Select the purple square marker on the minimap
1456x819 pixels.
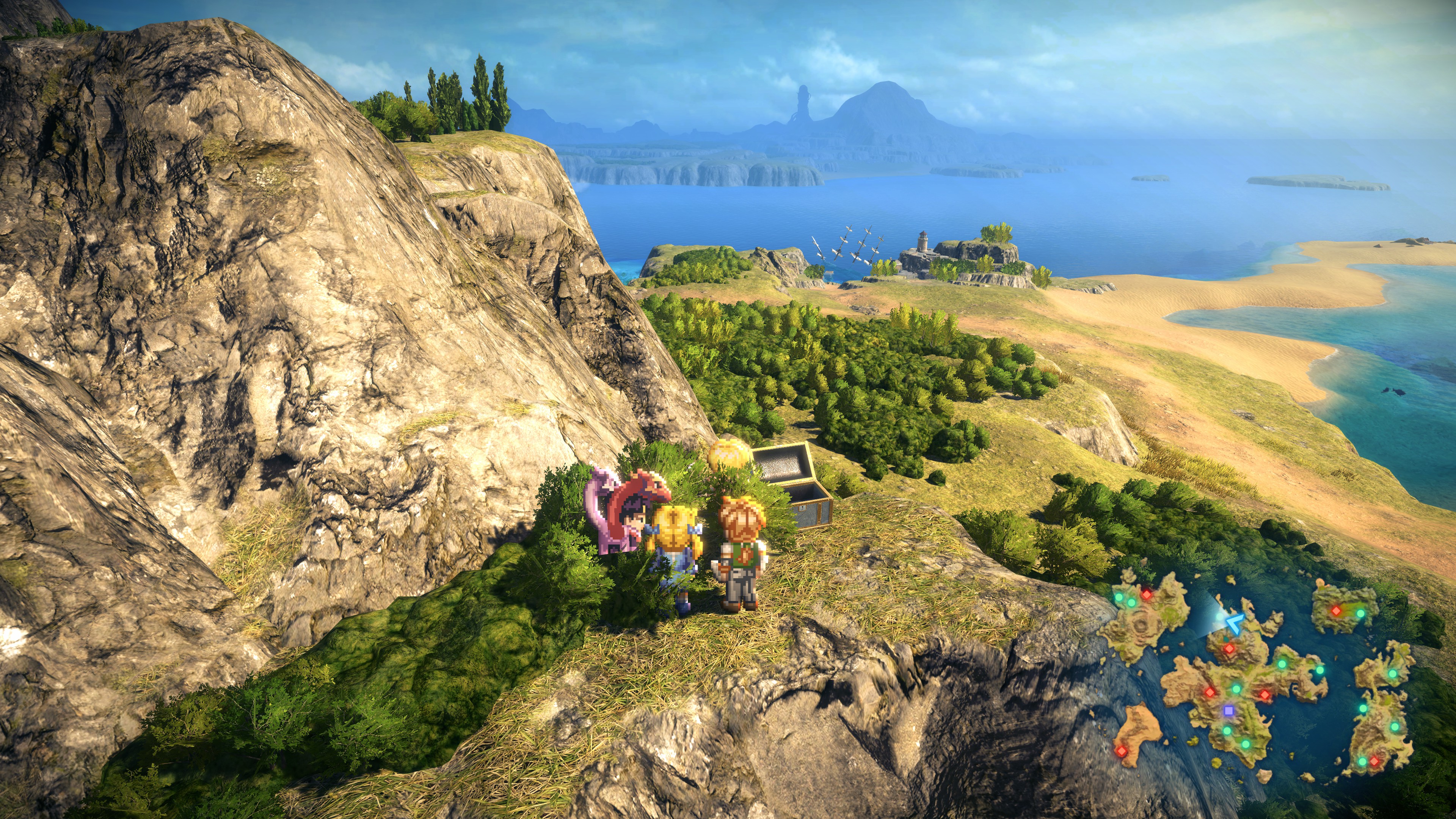[1228, 710]
